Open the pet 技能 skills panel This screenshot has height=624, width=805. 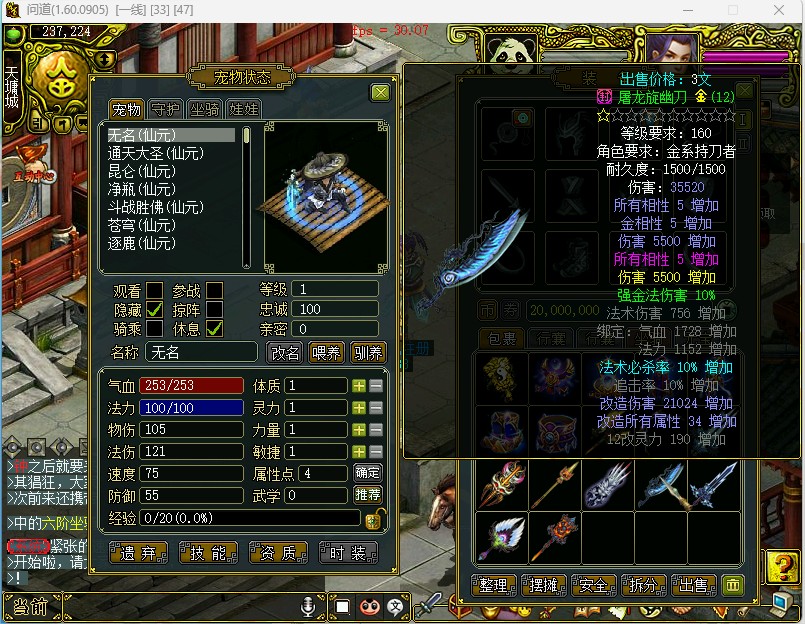tap(208, 552)
